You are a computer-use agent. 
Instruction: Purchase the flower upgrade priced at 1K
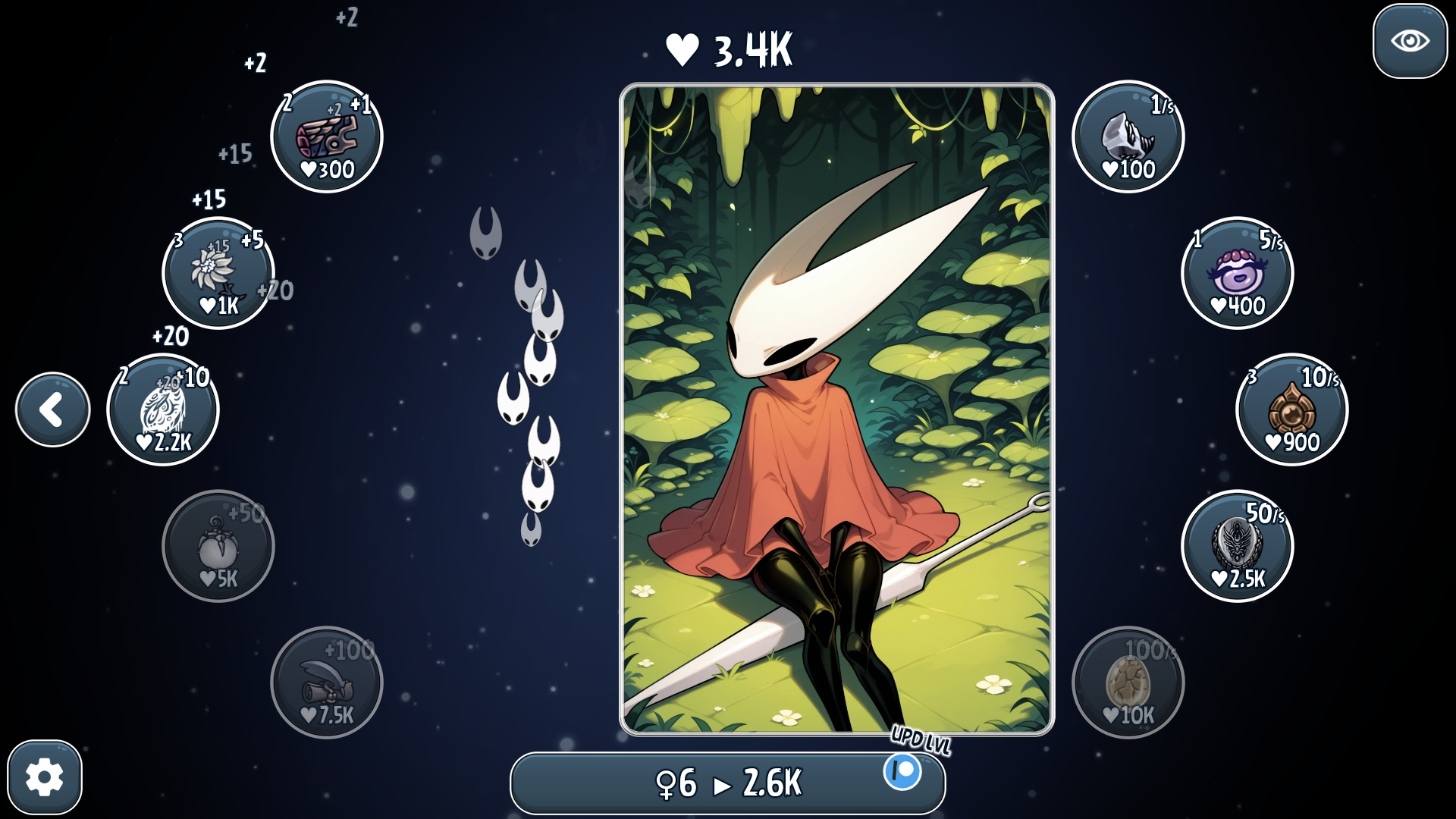216,273
